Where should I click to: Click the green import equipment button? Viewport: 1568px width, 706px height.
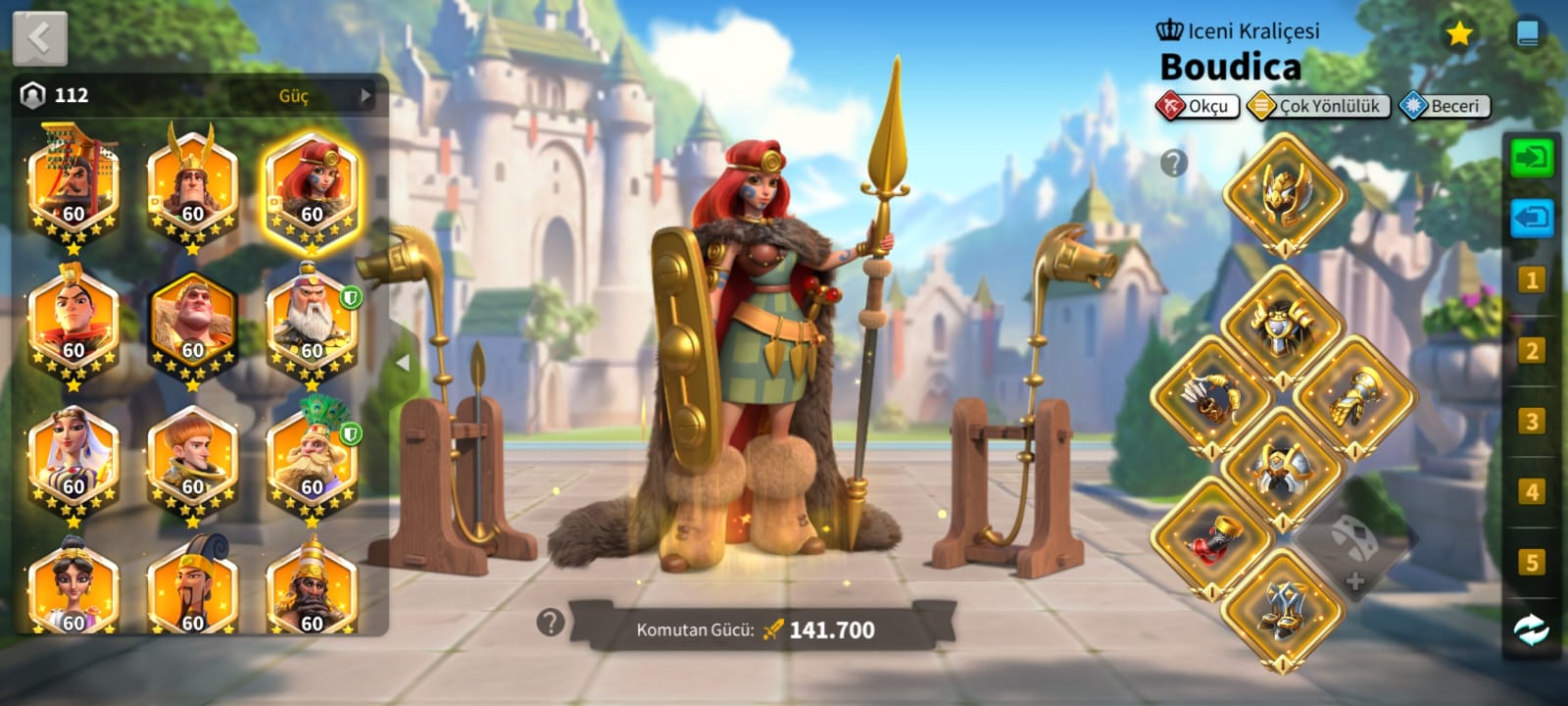point(1531,157)
